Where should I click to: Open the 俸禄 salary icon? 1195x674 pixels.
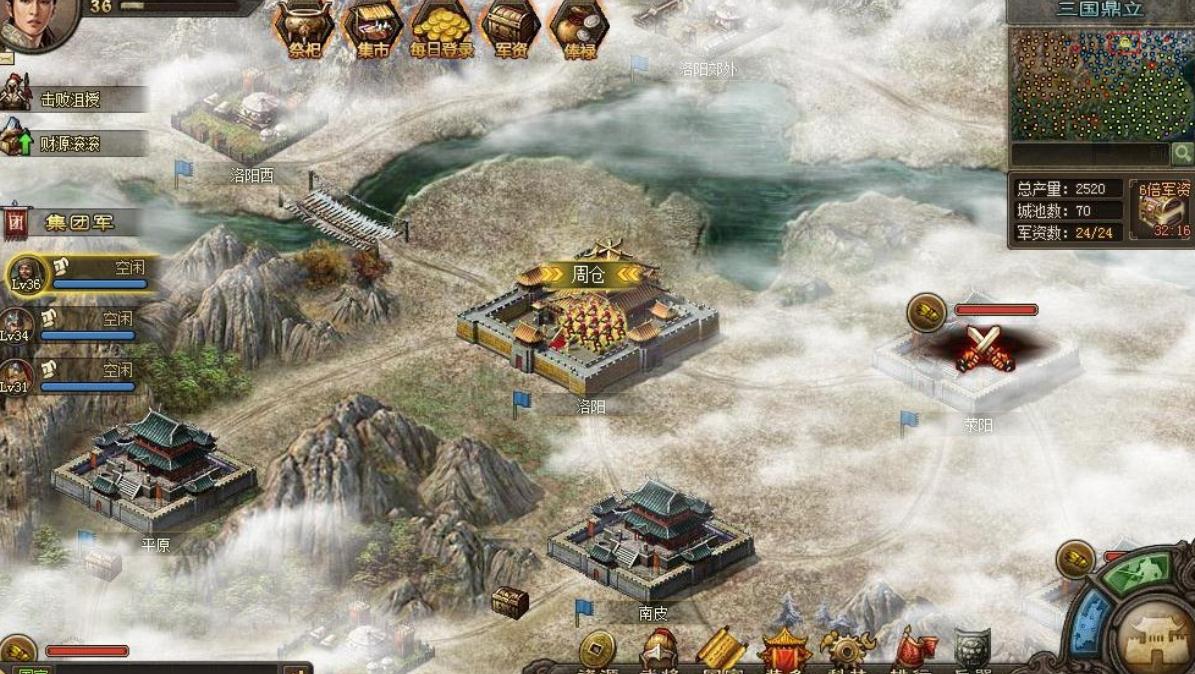[579, 28]
